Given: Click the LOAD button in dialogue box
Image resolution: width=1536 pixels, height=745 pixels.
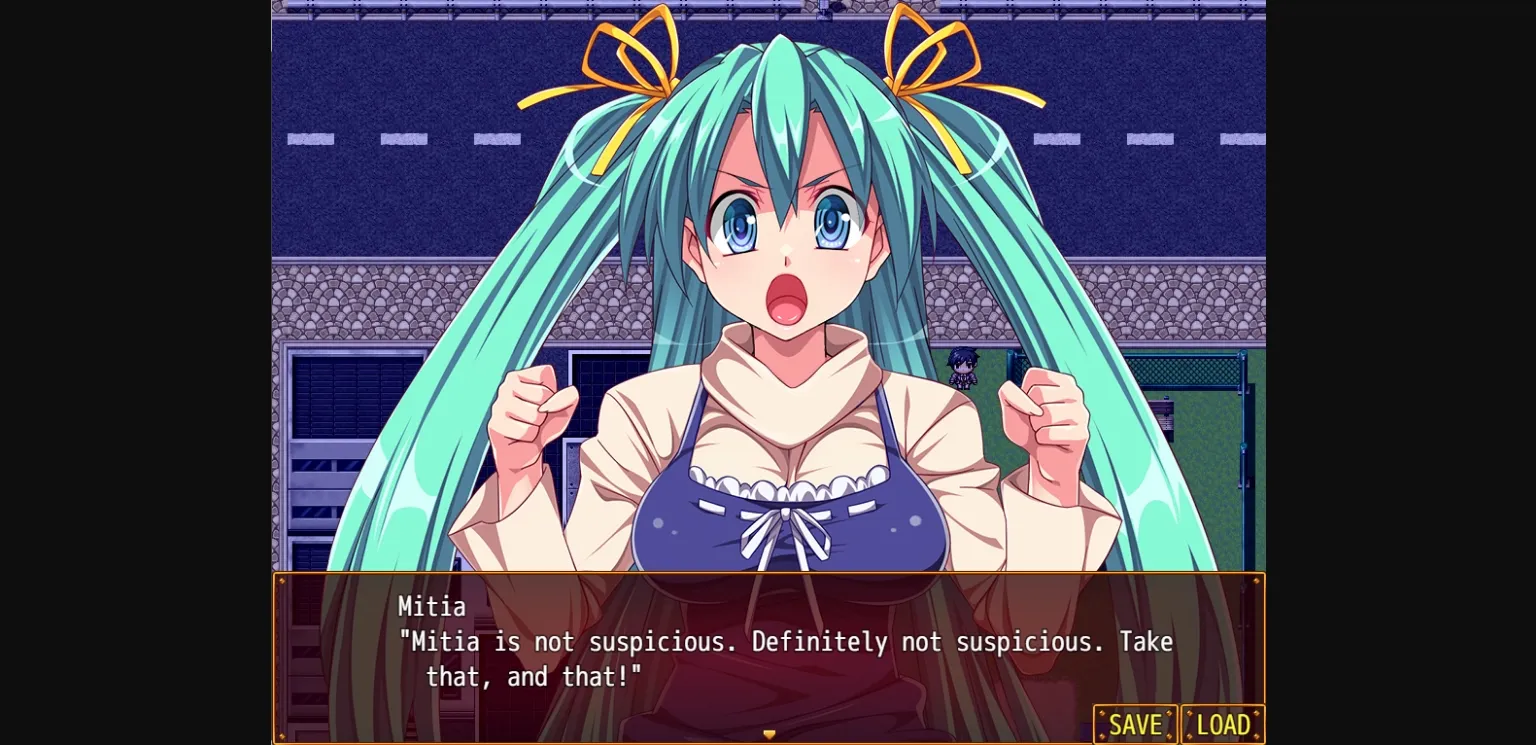Looking at the screenshot, I should click(1222, 724).
